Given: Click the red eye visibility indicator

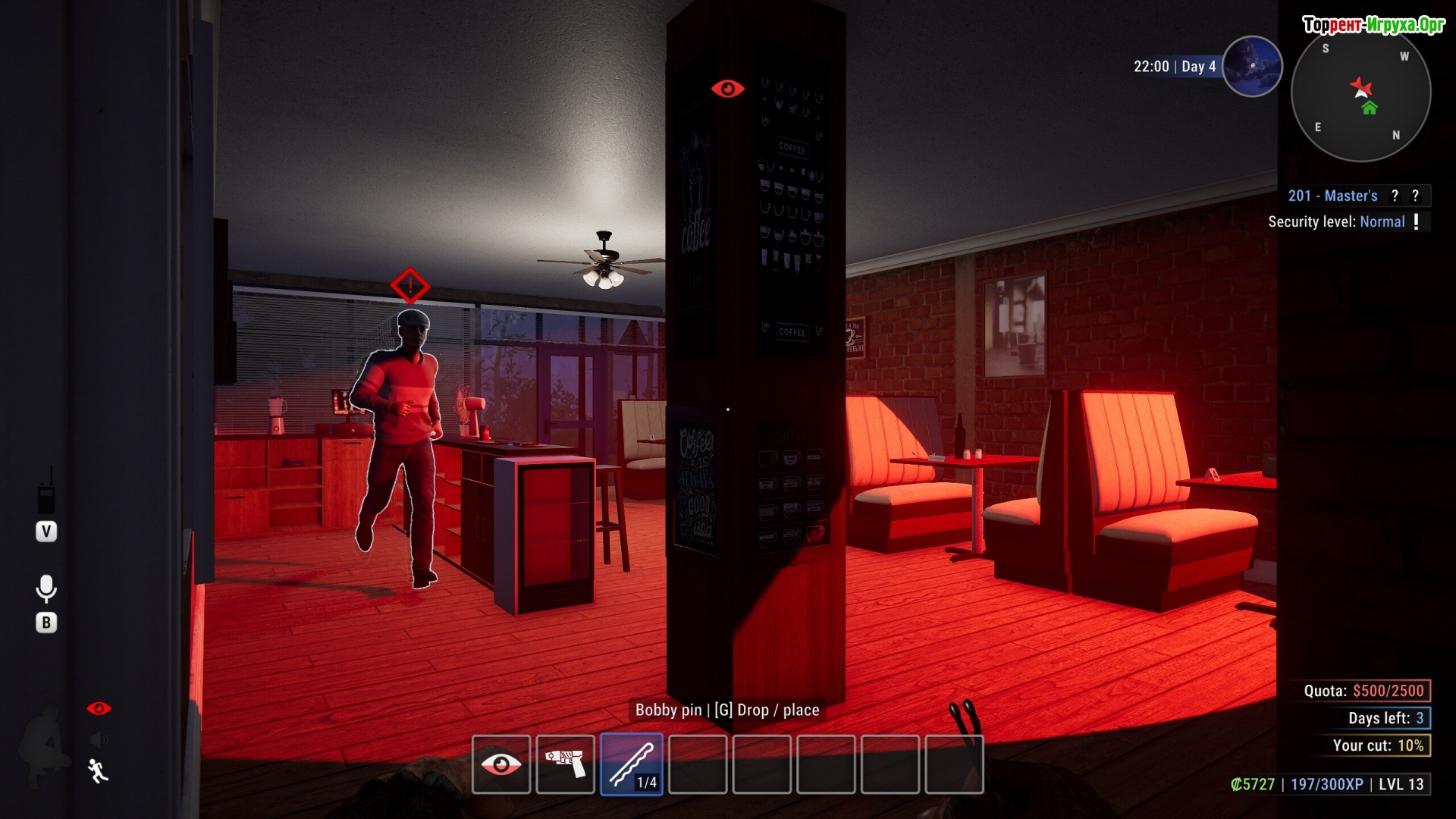Looking at the screenshot, I should [x=99, y=708].
